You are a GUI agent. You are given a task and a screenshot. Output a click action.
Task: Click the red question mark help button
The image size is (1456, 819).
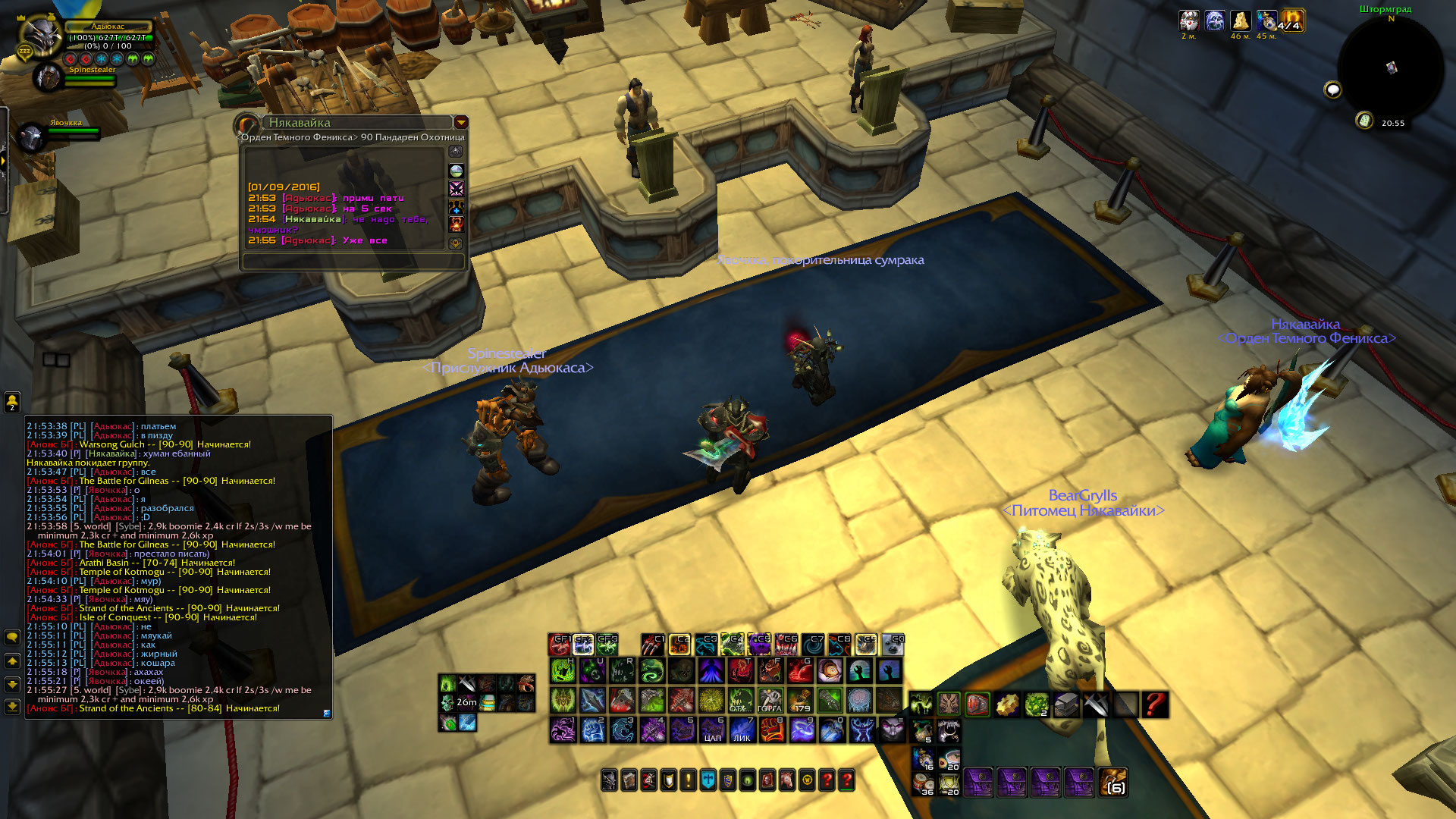click(x=1155, y=704)
